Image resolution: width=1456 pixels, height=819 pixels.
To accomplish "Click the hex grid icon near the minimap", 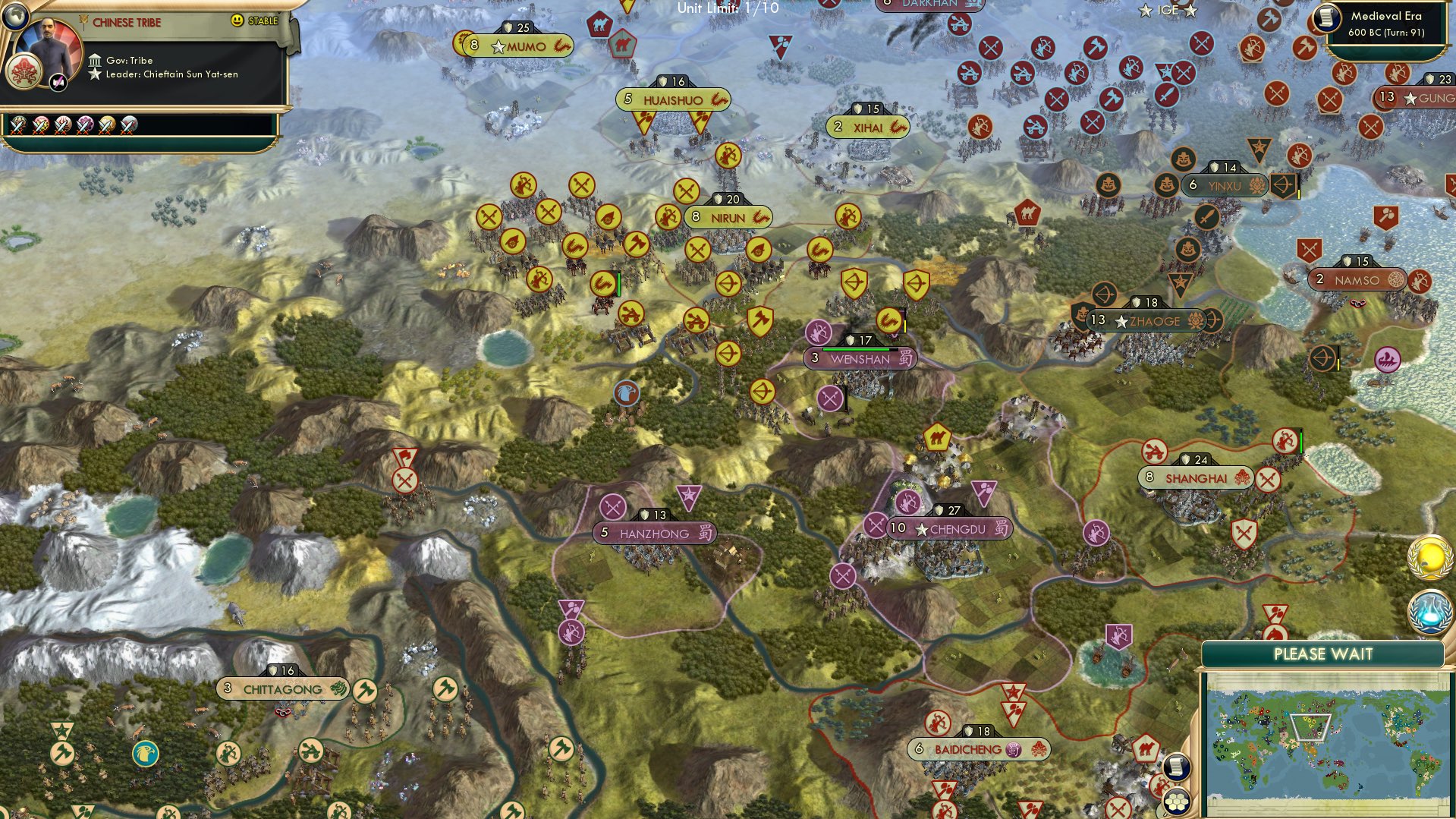I will (x=1176, y=802).
